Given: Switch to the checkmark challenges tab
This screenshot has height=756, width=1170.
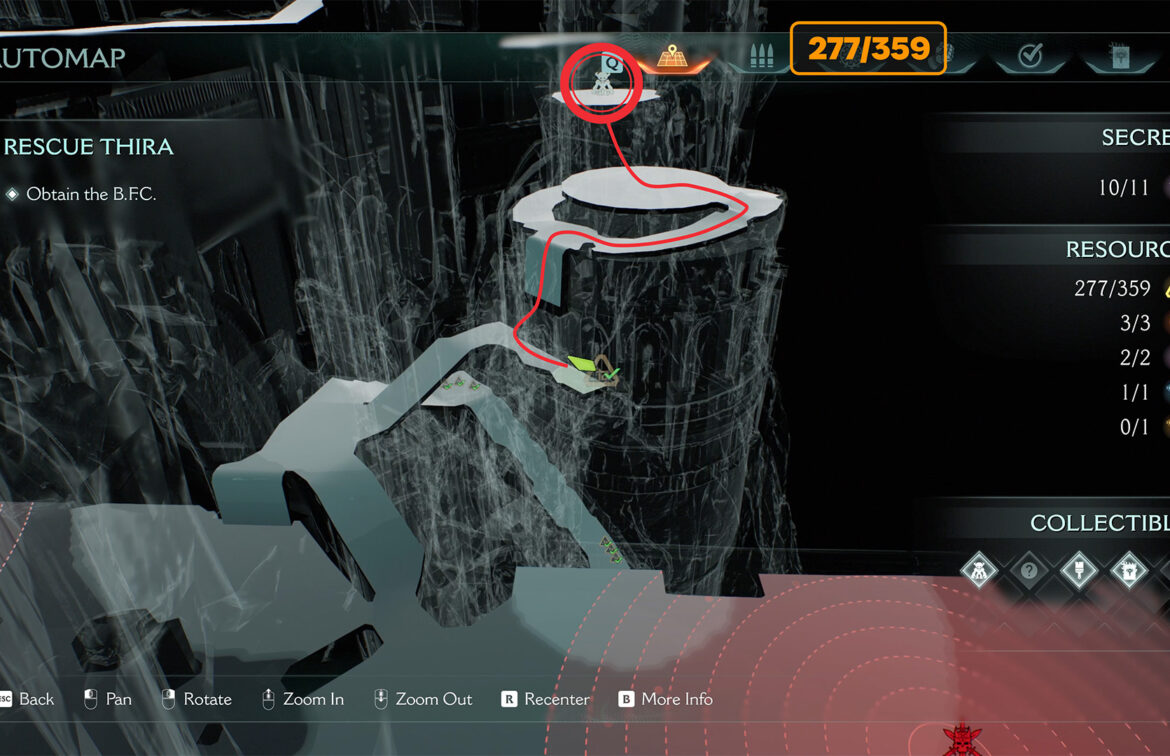Looking at the screenshot, I should [x=1030, y=56].
